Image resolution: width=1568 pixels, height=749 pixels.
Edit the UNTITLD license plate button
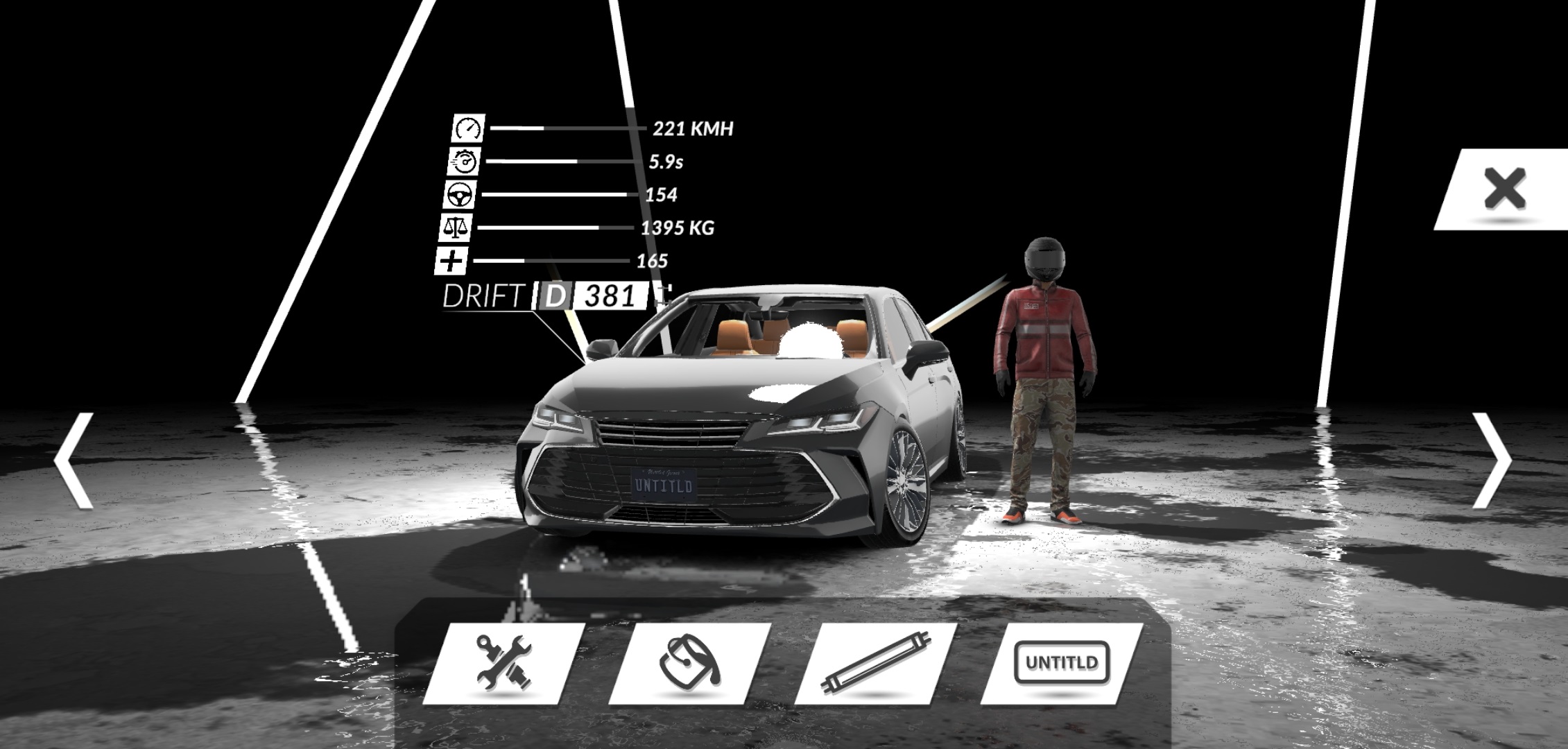click(x=1062, y=663)
